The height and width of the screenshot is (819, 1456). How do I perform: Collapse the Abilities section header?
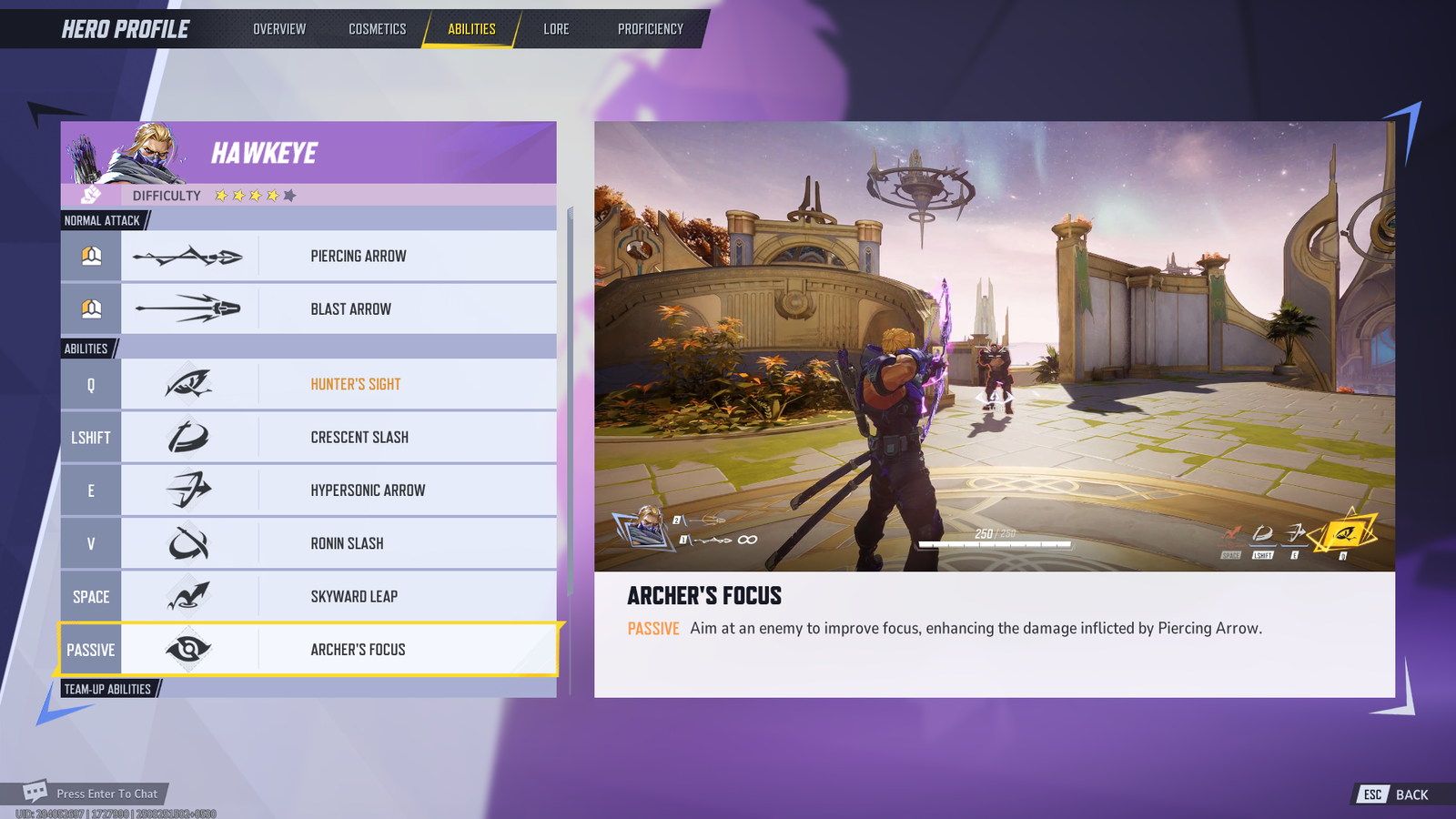86,349
